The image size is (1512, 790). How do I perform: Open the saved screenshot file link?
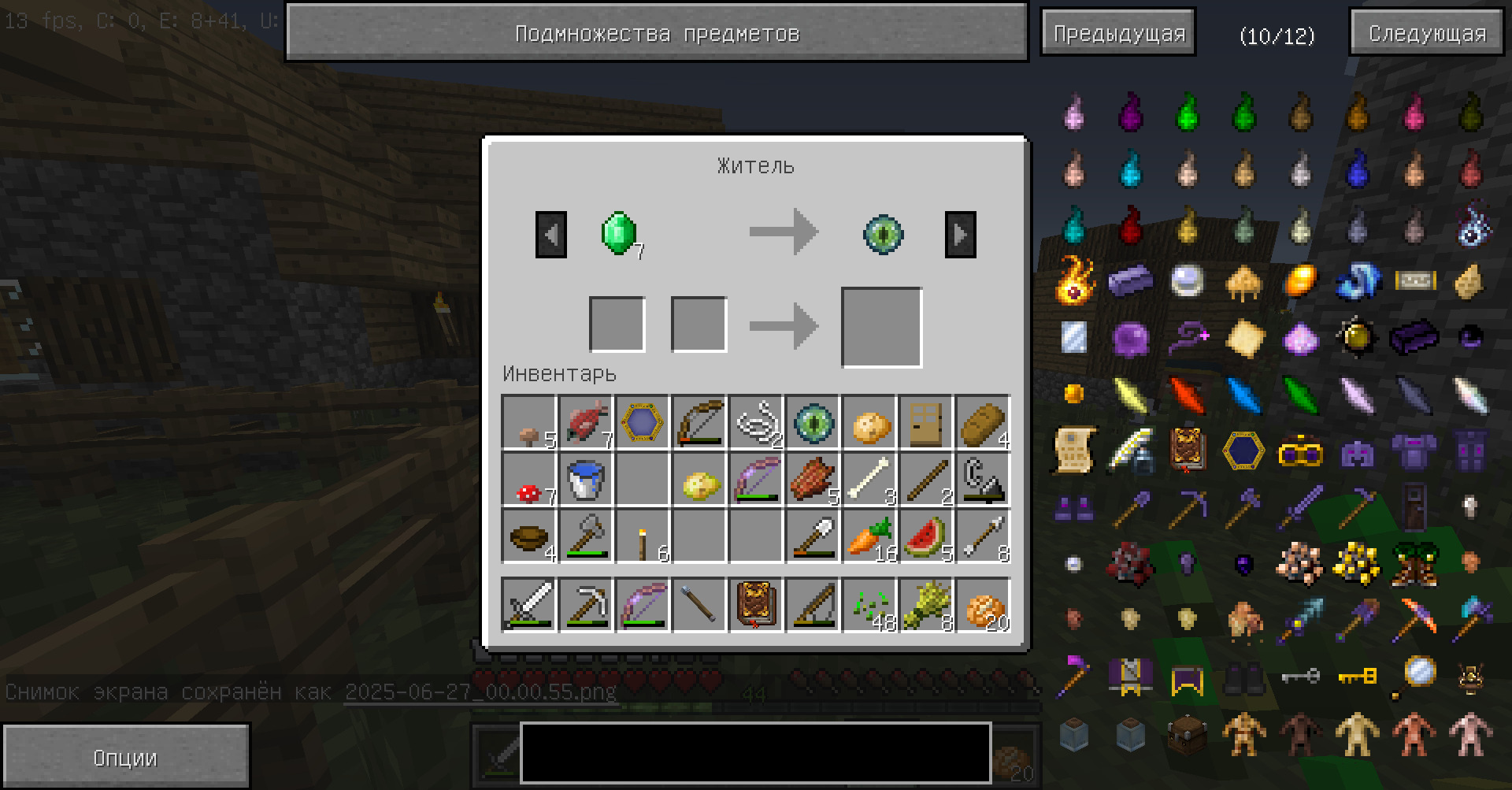coord(480,692)
